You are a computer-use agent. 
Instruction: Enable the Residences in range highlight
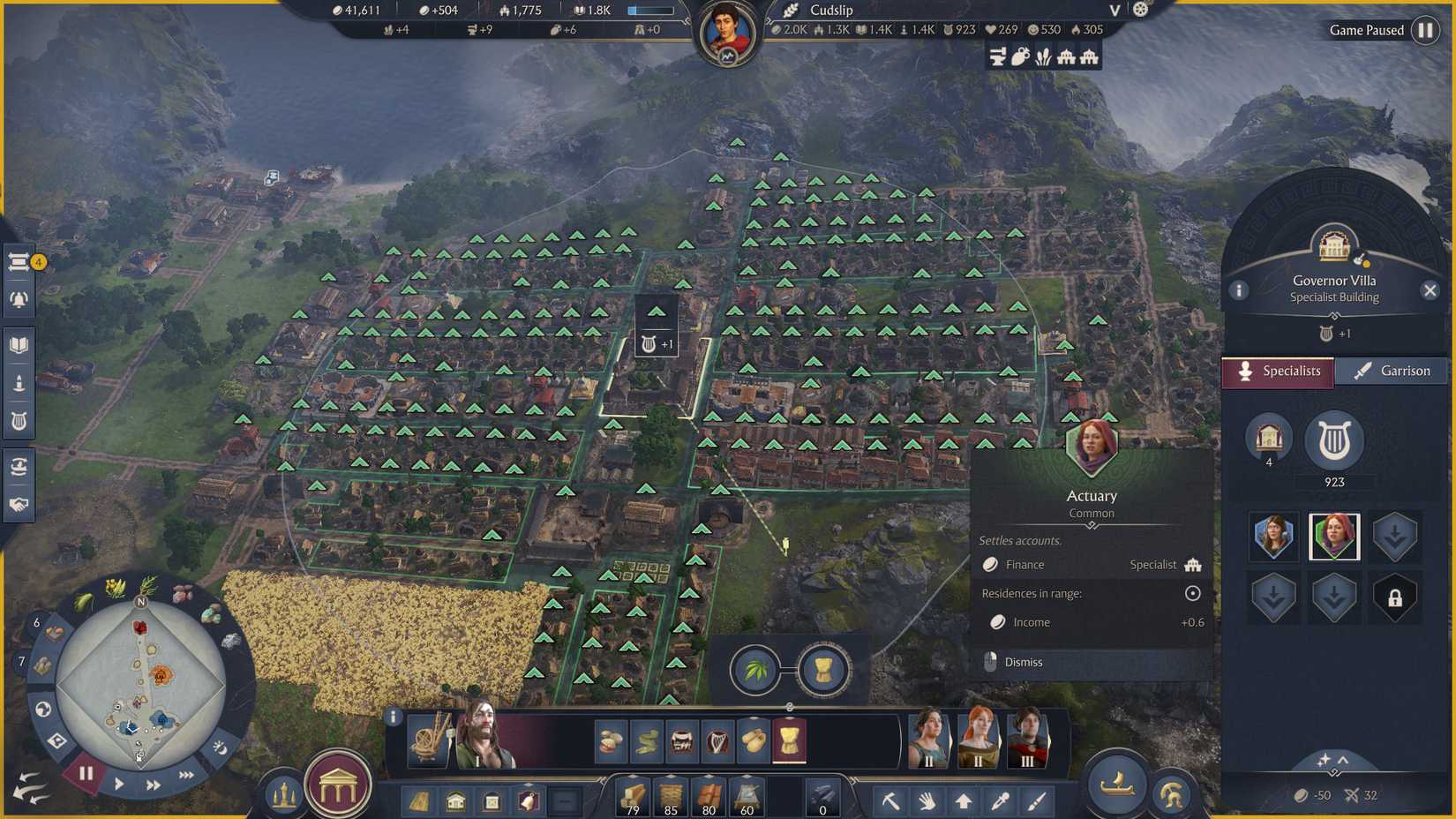click(1190, 593)
